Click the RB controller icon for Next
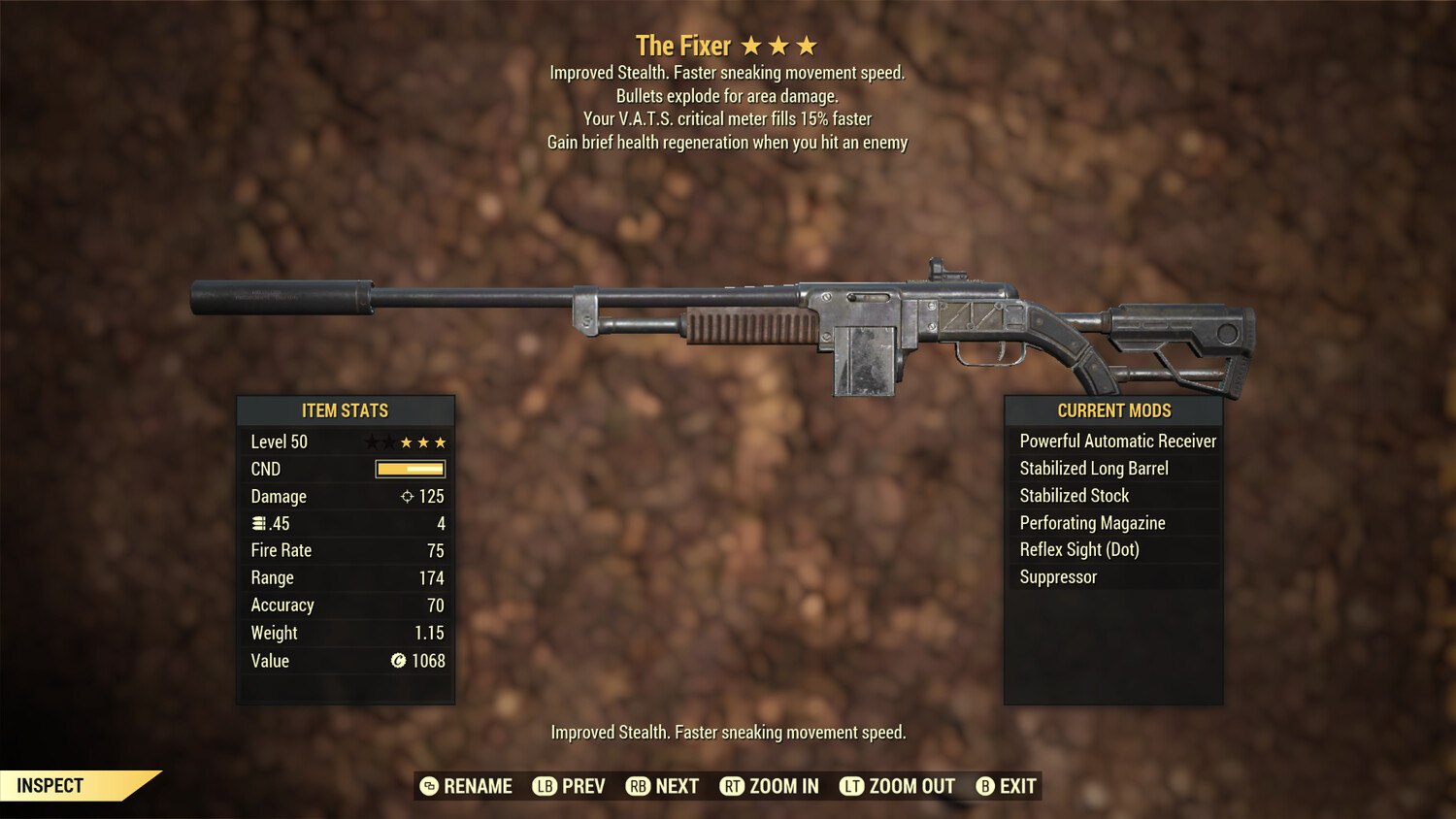This screenshot has height=819, width=1456. [x=637, y=786]
